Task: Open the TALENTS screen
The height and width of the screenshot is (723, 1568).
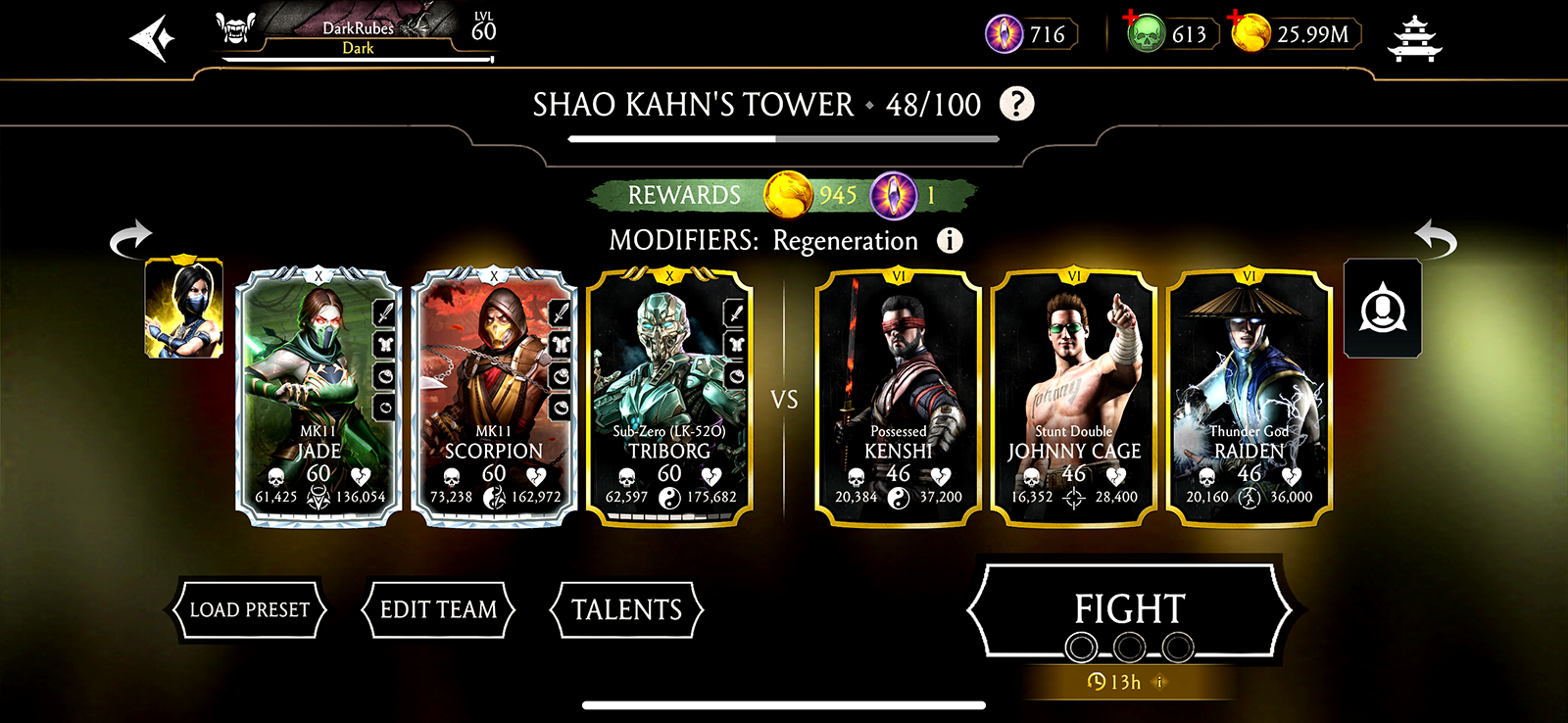Action: (x=626, y=610)
